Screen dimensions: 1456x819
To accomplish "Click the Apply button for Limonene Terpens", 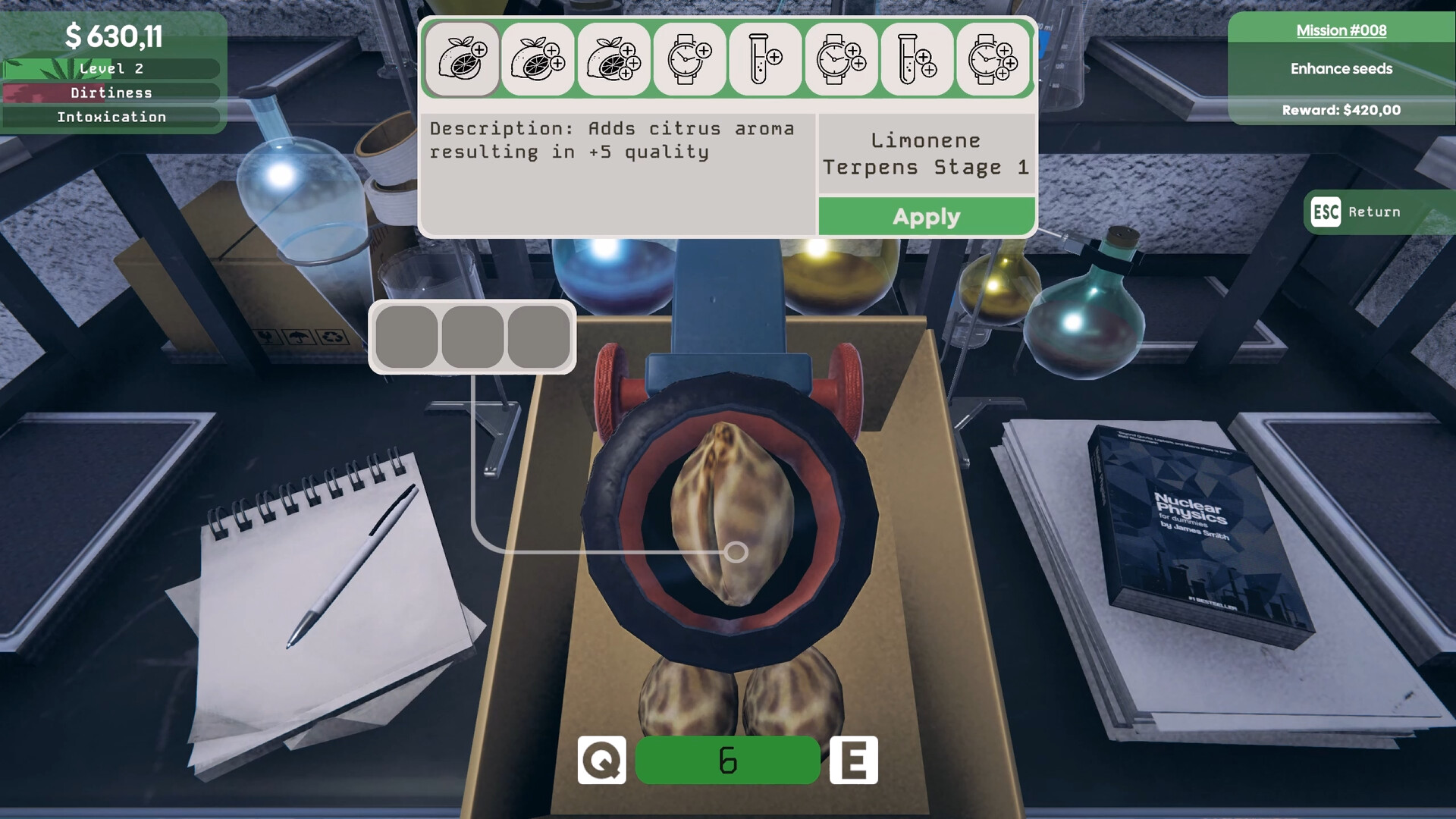I will [x=925, y=216].
